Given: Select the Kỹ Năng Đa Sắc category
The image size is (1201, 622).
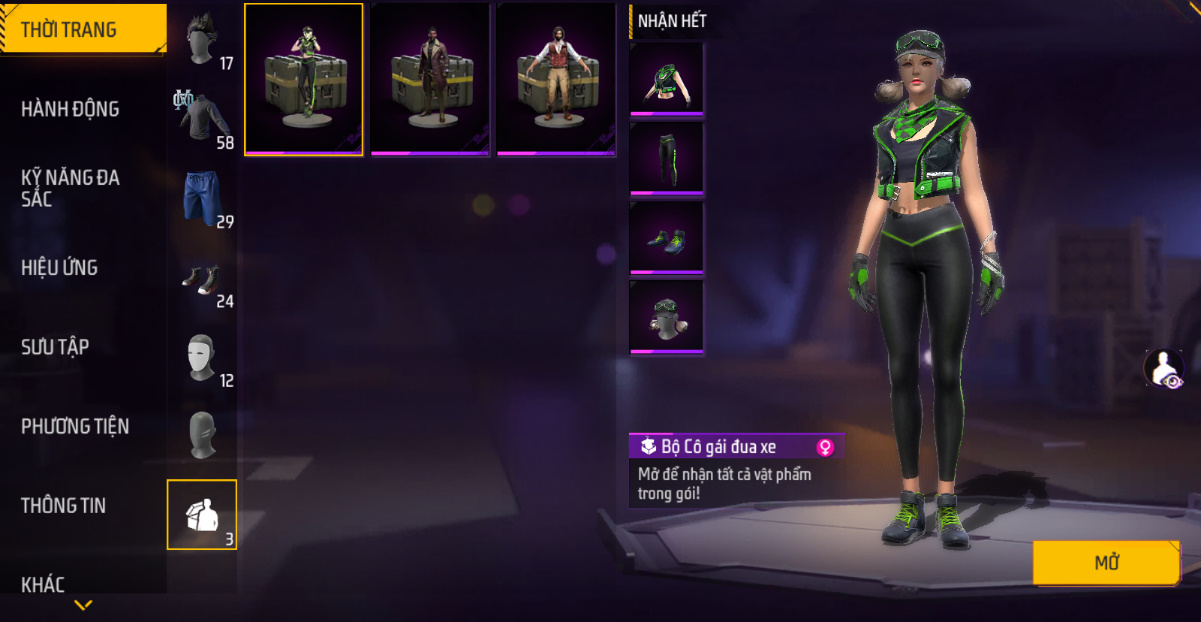Looking at the screenshot, I should coord(70,188).
